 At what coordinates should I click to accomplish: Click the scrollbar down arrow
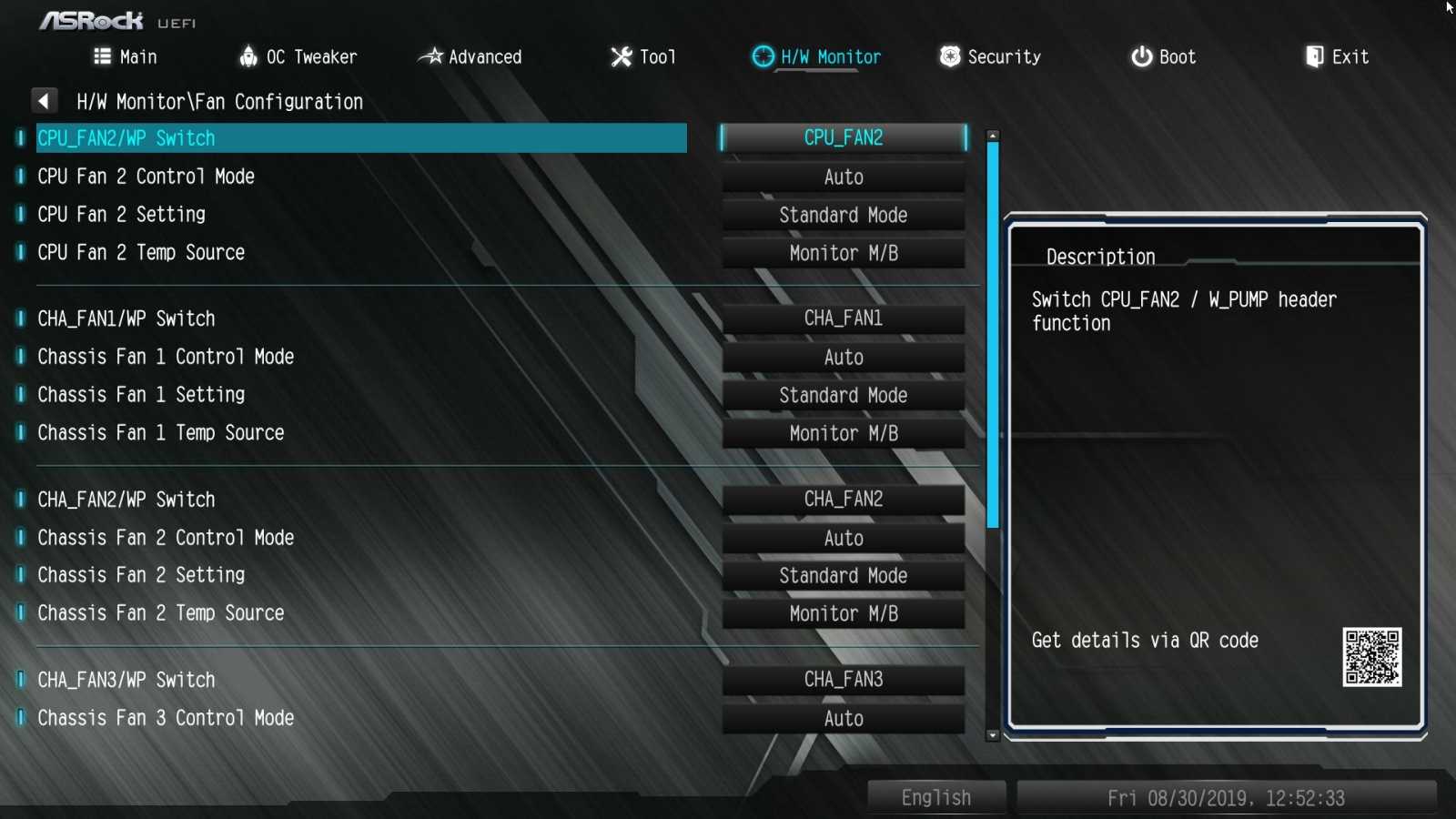pyautogui.click(x=993, y=735)
